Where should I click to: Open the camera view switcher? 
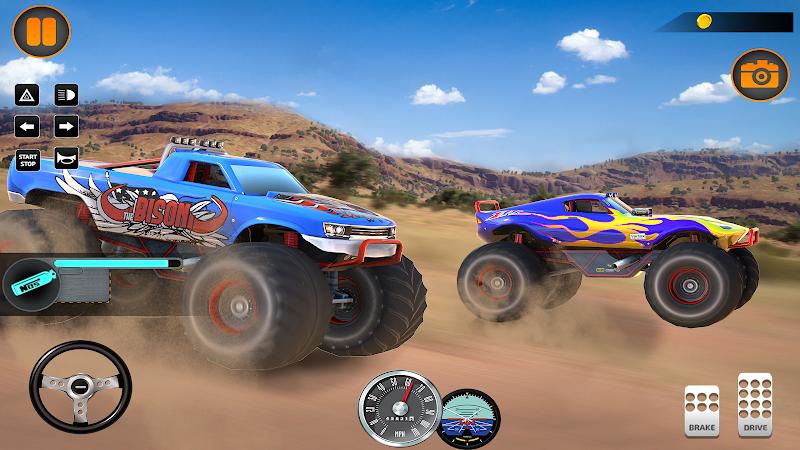[760, 75]
